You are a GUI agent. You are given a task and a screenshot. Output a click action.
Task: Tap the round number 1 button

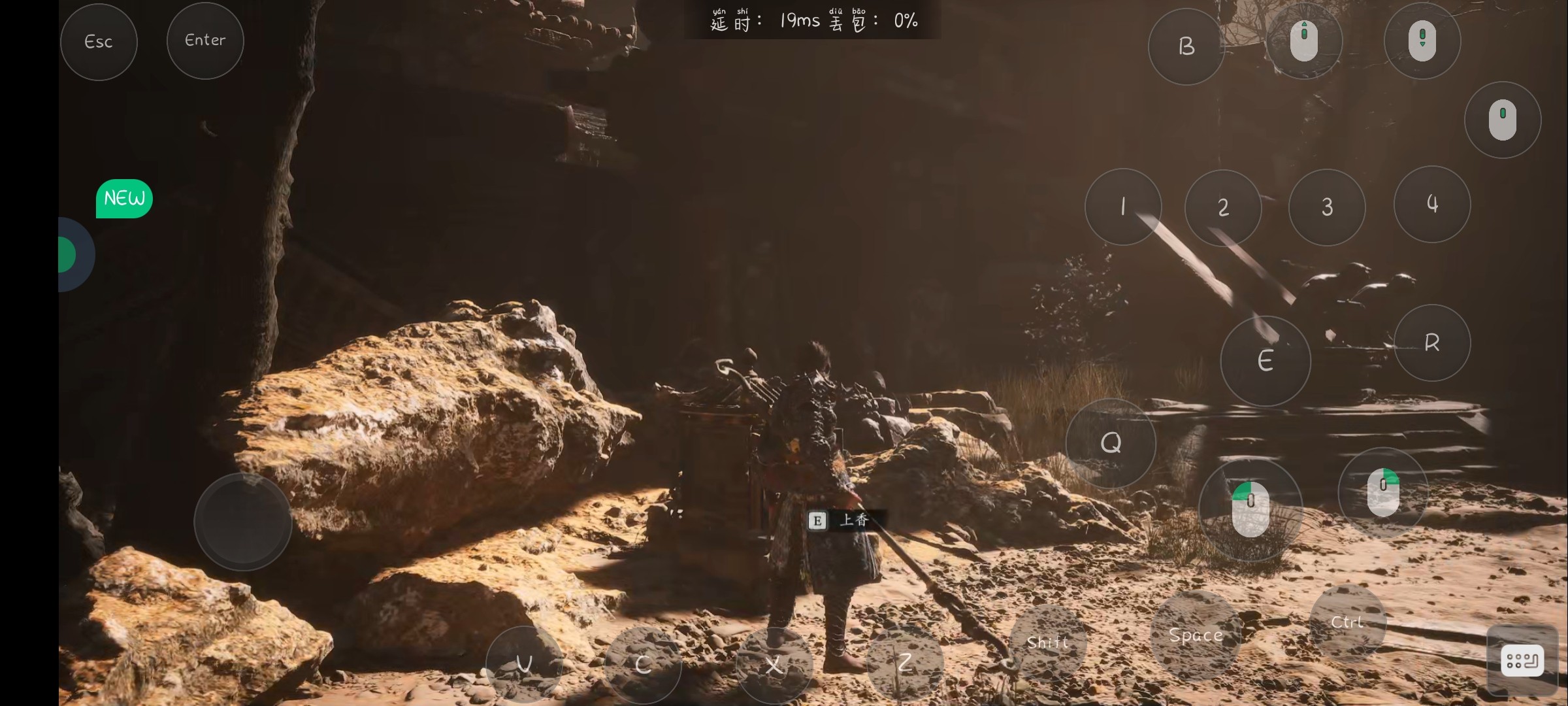tap(1123, 207)
